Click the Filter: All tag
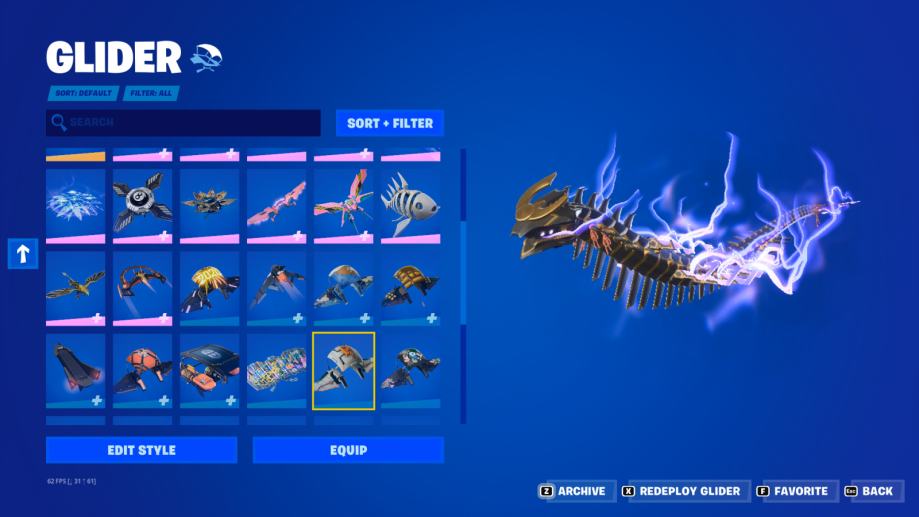 pyautogui.click(x=151, y=93)
